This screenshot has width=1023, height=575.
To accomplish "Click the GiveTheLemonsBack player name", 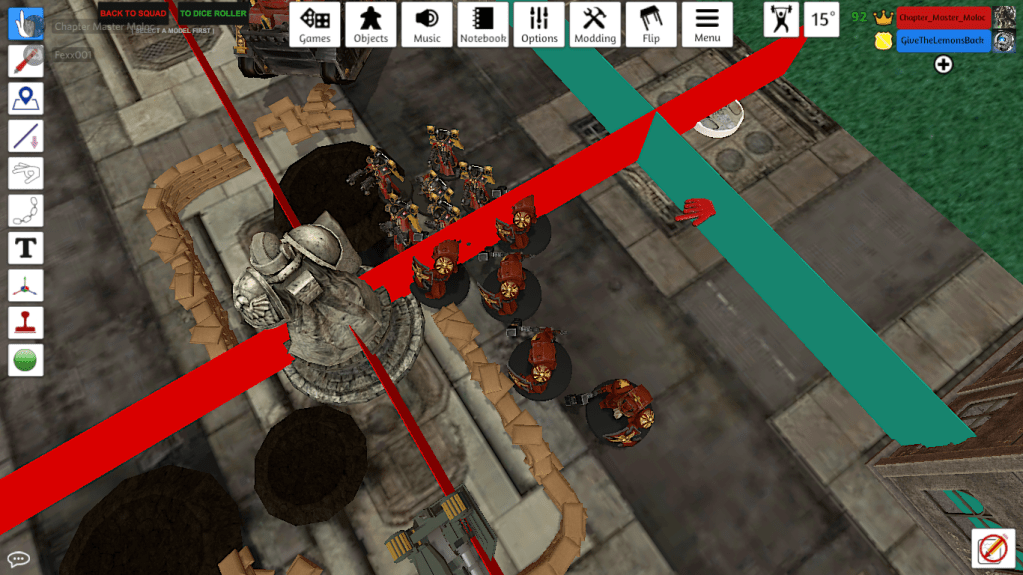I will pyautogui.click(x=943, y=41).
